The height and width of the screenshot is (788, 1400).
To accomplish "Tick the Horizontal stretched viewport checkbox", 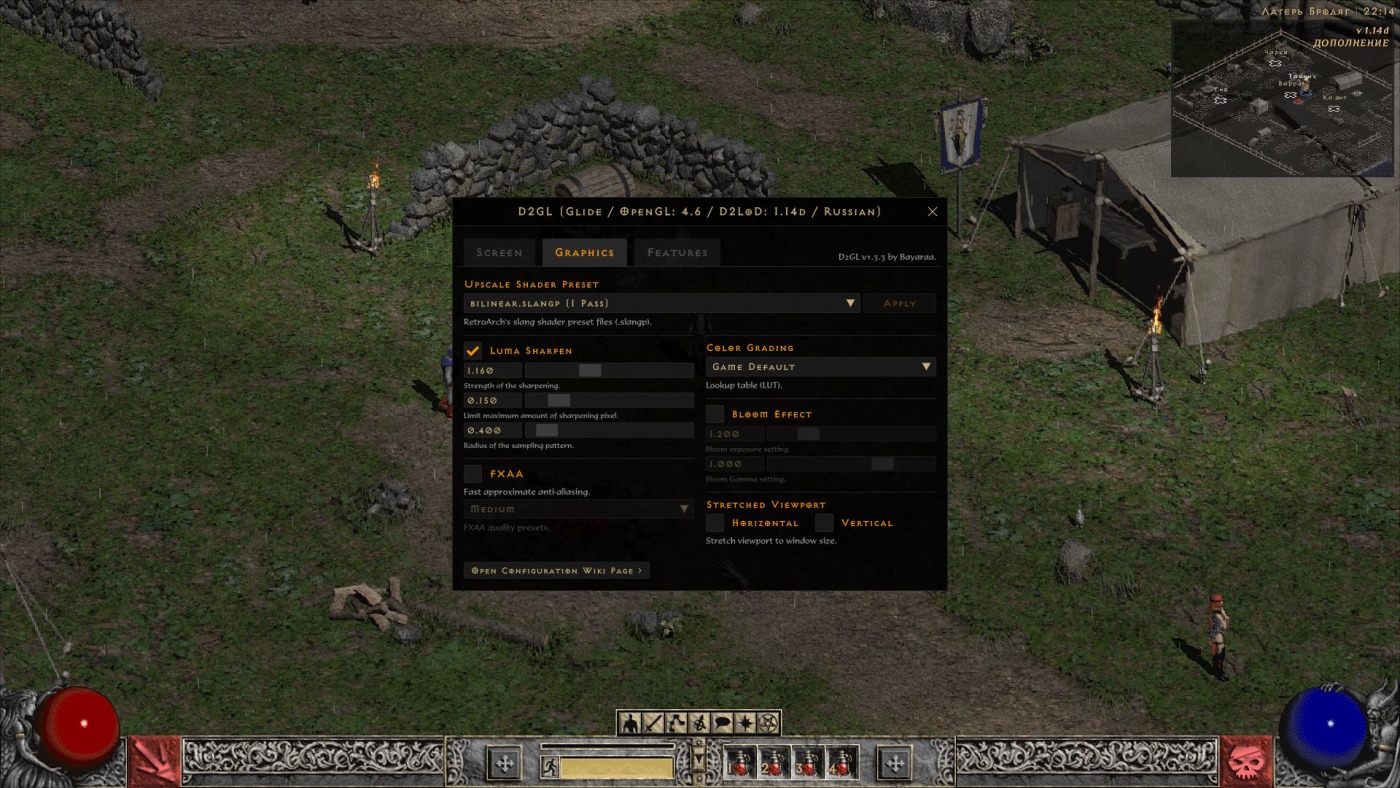I will (715, 523).
